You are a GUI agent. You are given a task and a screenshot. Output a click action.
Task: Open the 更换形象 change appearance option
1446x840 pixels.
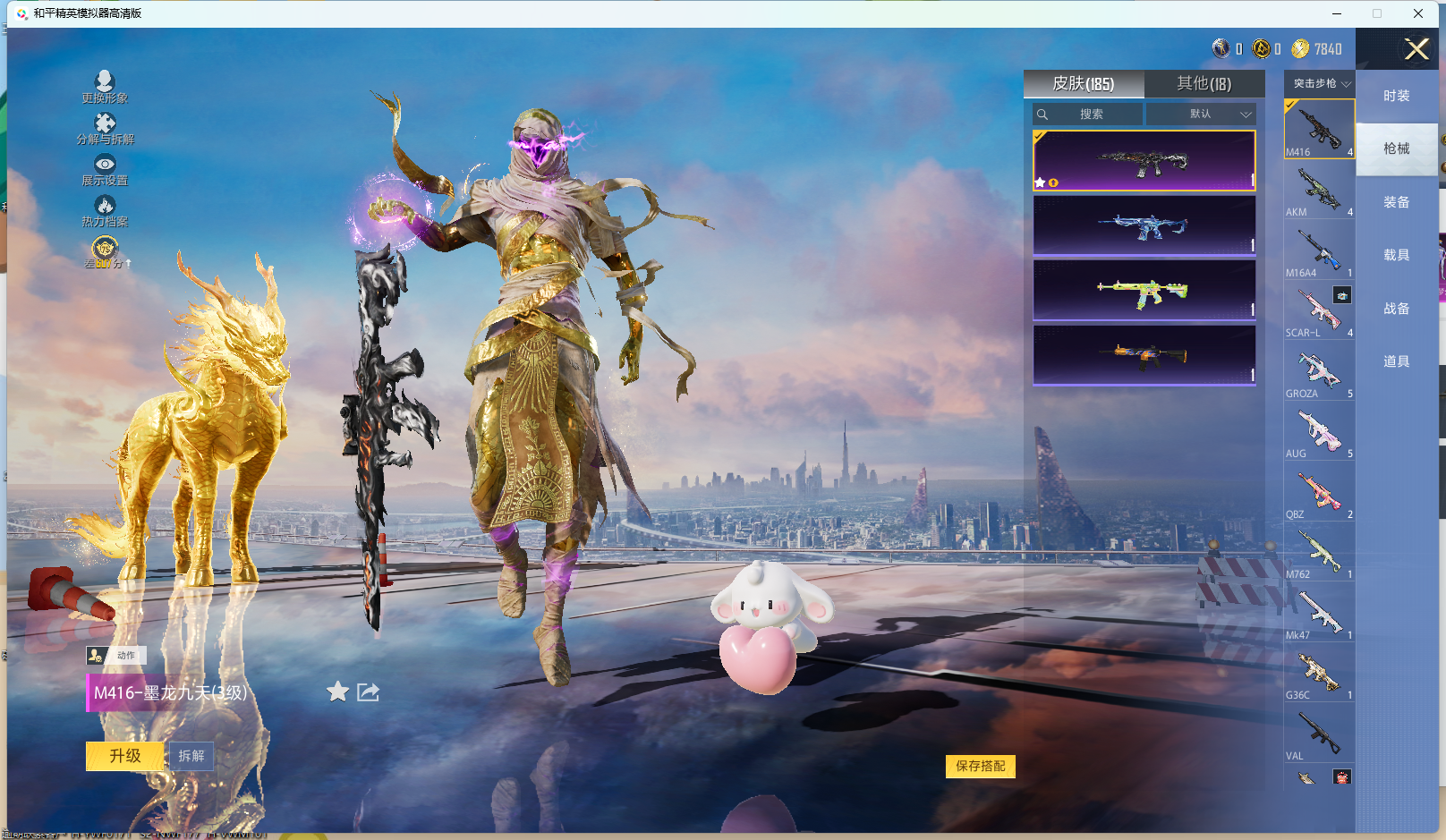(x=105, y=87)
